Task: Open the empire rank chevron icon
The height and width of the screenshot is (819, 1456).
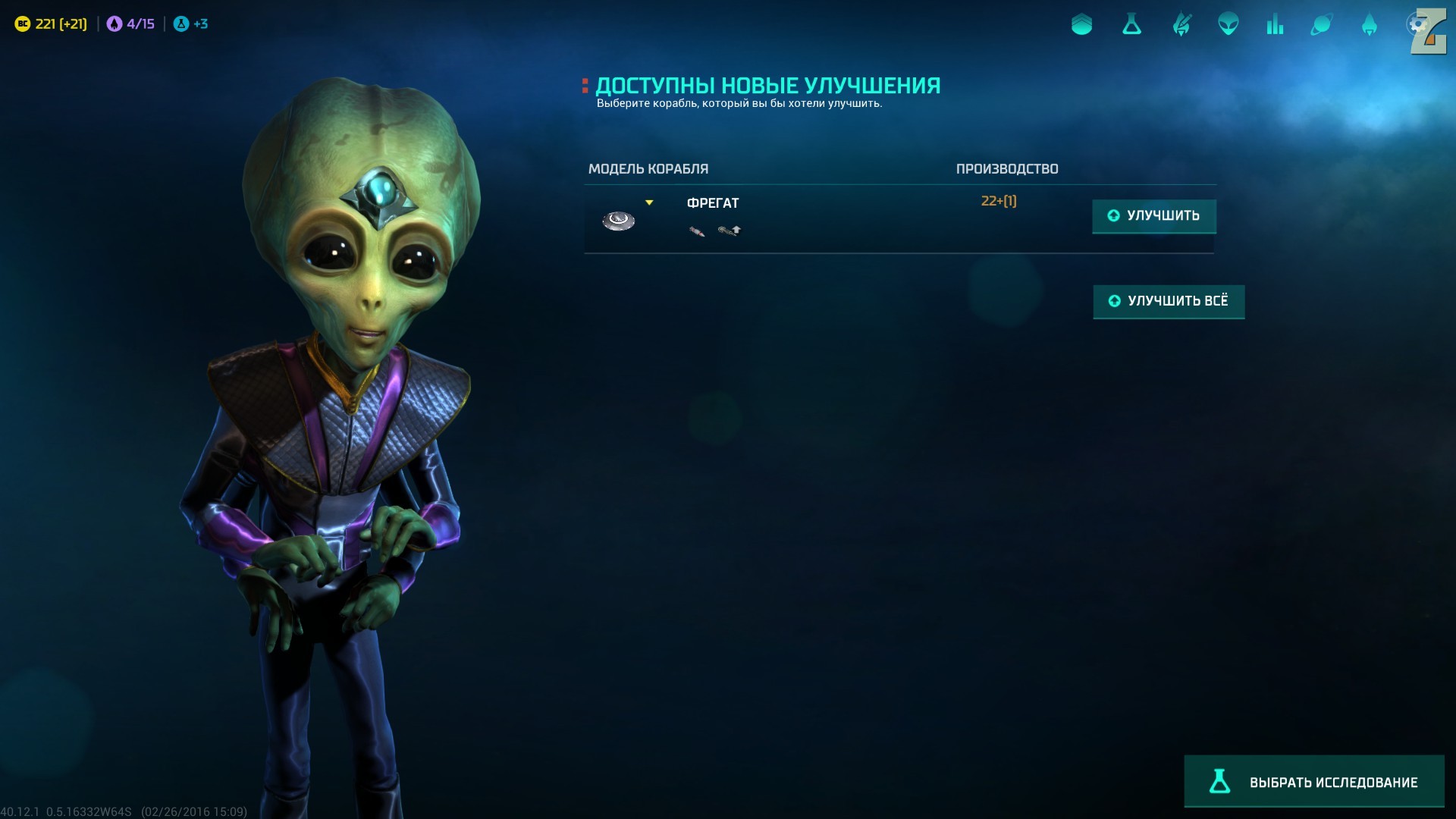Action: coord(1081,25)
